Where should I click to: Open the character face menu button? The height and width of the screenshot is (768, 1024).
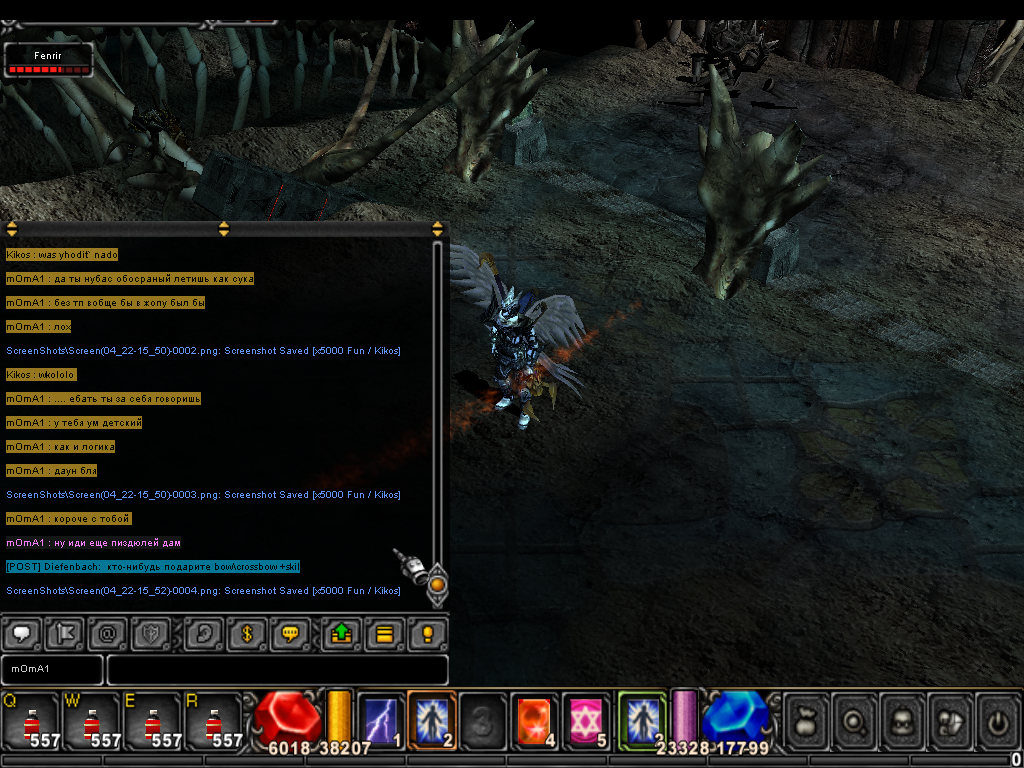coord(903,720)
